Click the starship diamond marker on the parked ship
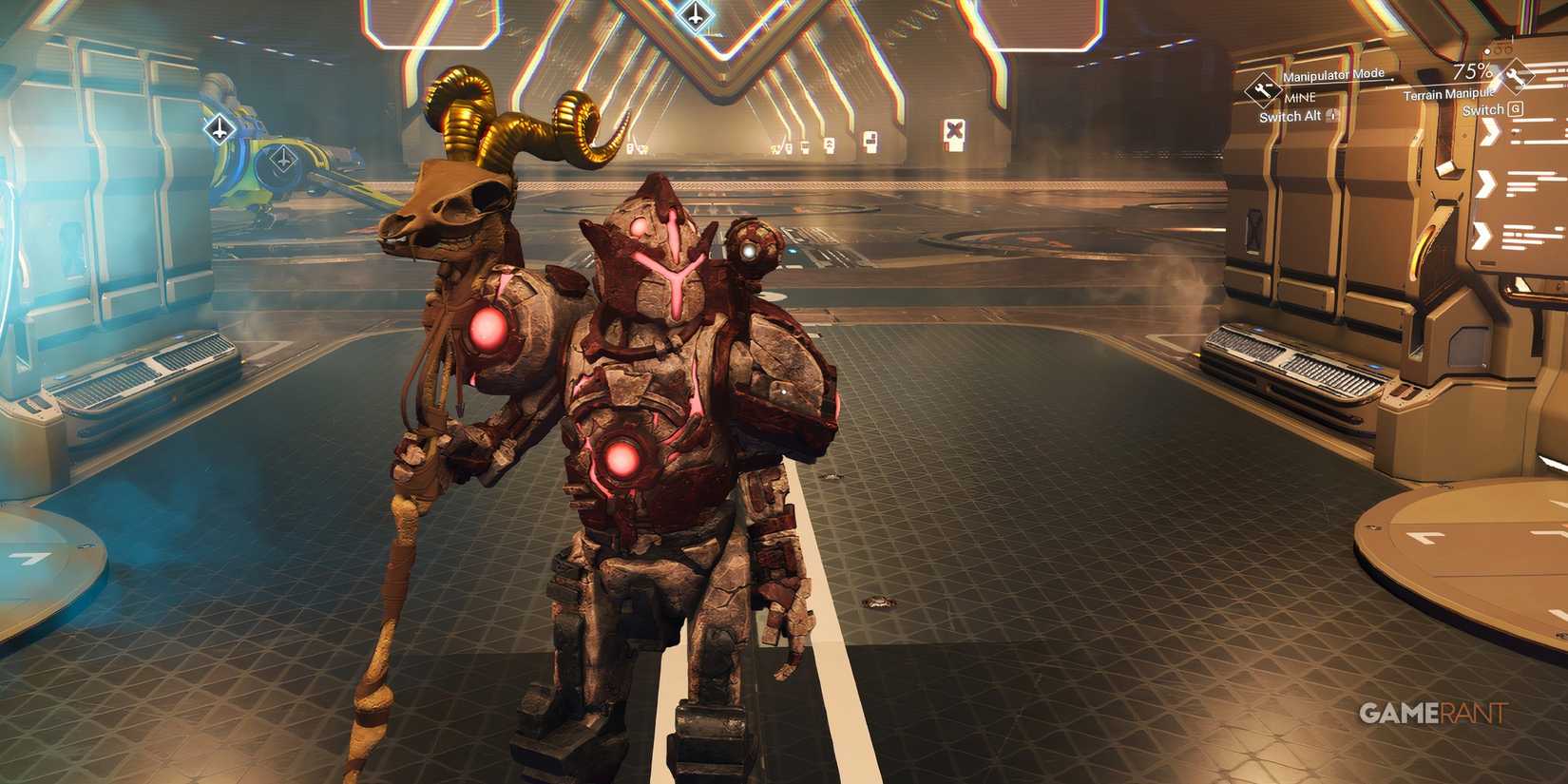This screenshot has height=784, width=1568. point(219,127)
